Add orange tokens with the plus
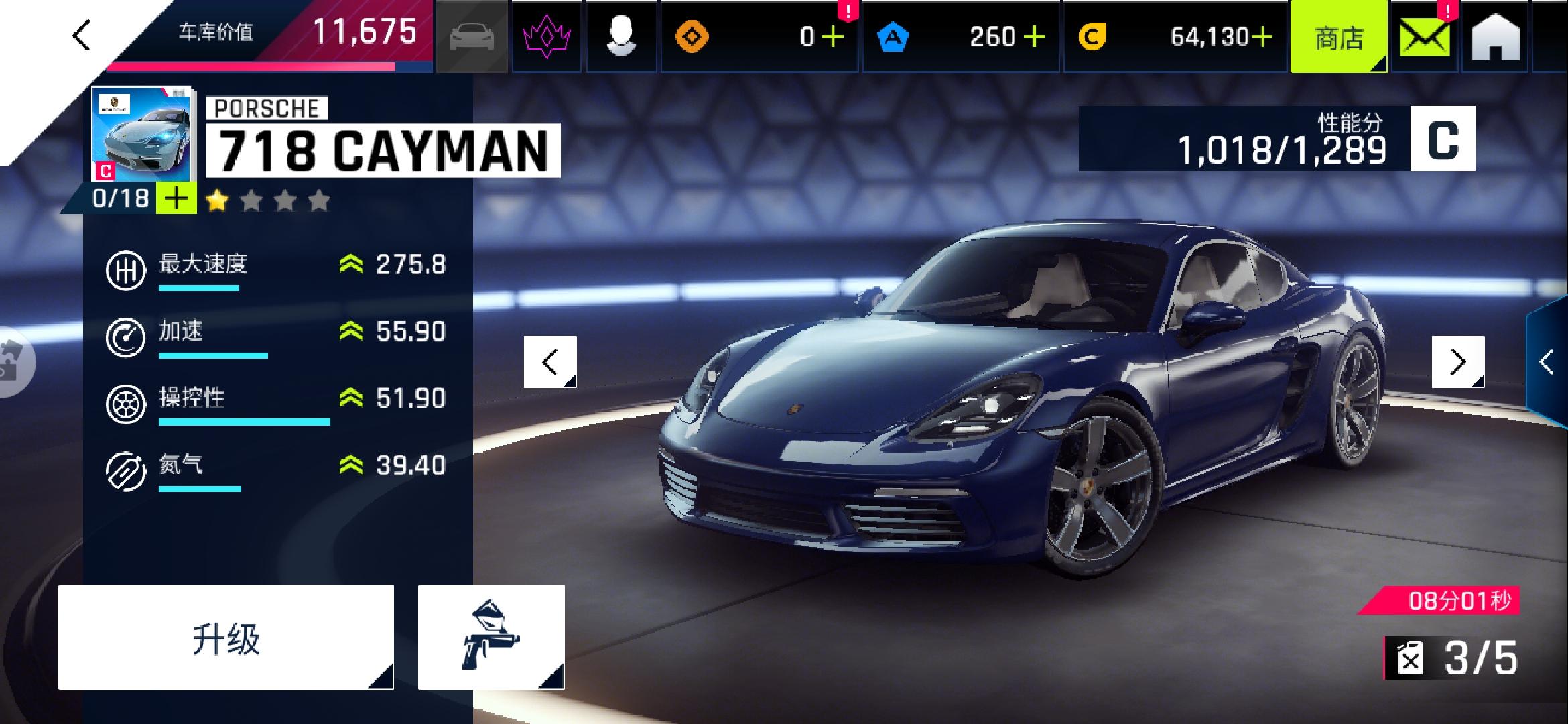The width and height of the screenshot is (1568, 724). tap(832, 37)
